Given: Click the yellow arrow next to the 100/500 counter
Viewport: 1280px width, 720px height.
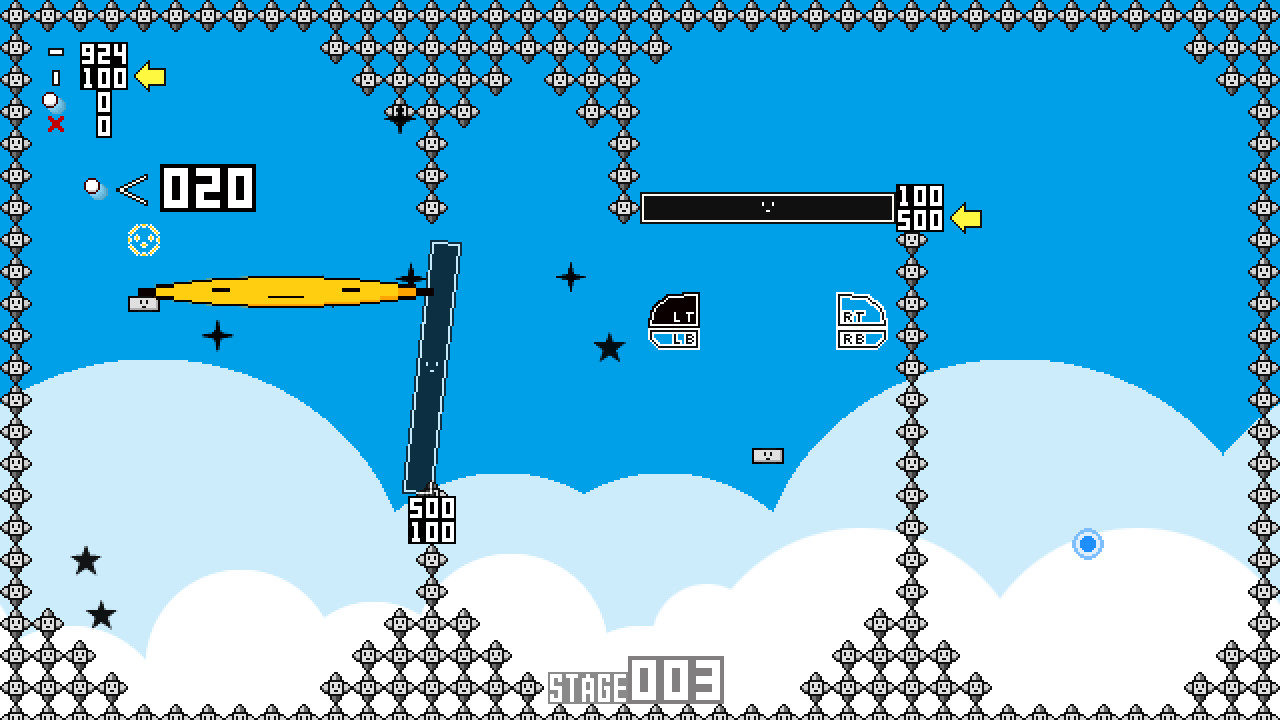Looking at the screenshot, I should click(967, 215).
